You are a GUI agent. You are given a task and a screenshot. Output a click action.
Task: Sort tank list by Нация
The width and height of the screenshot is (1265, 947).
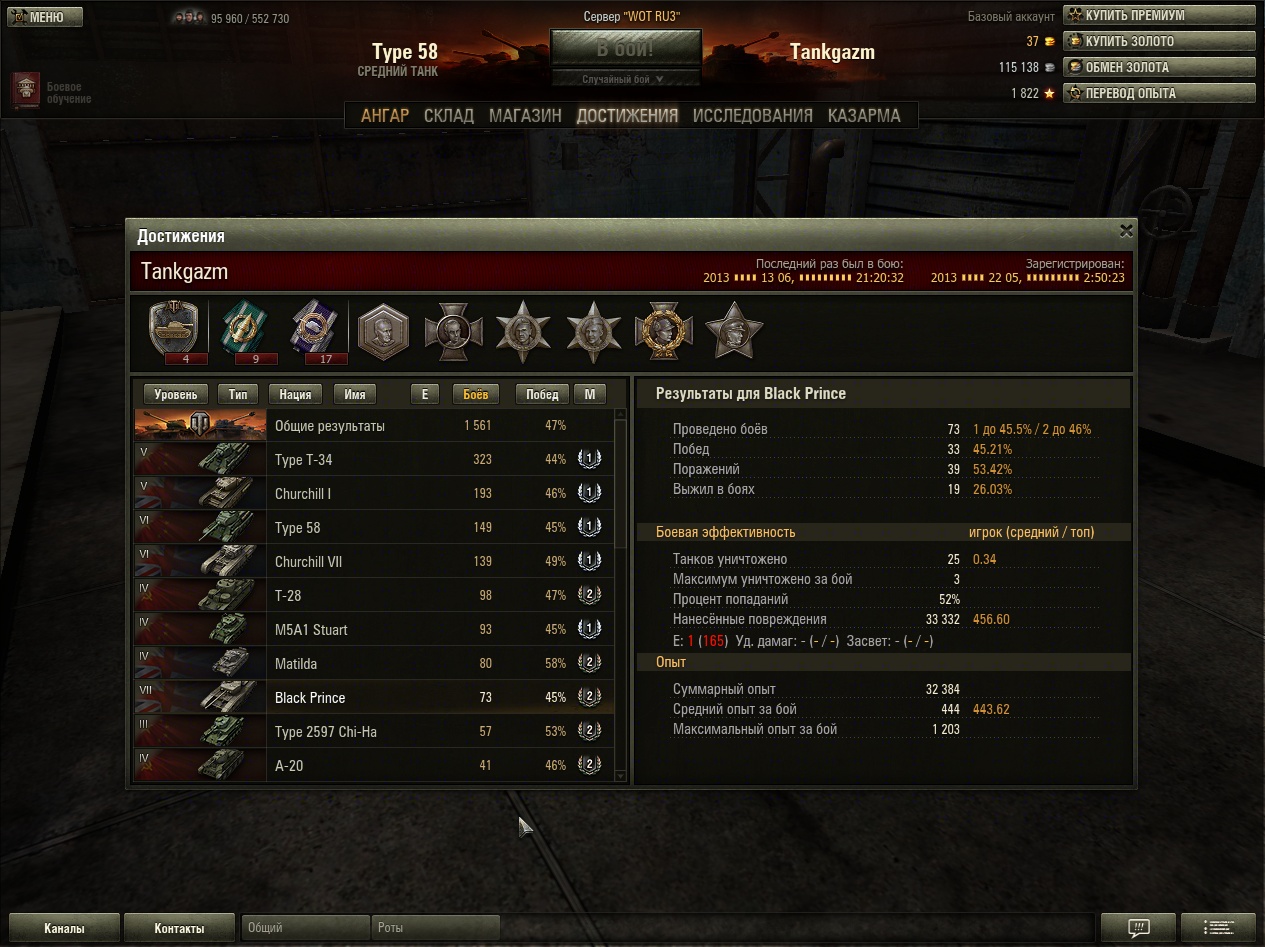(x=295, y=394)
